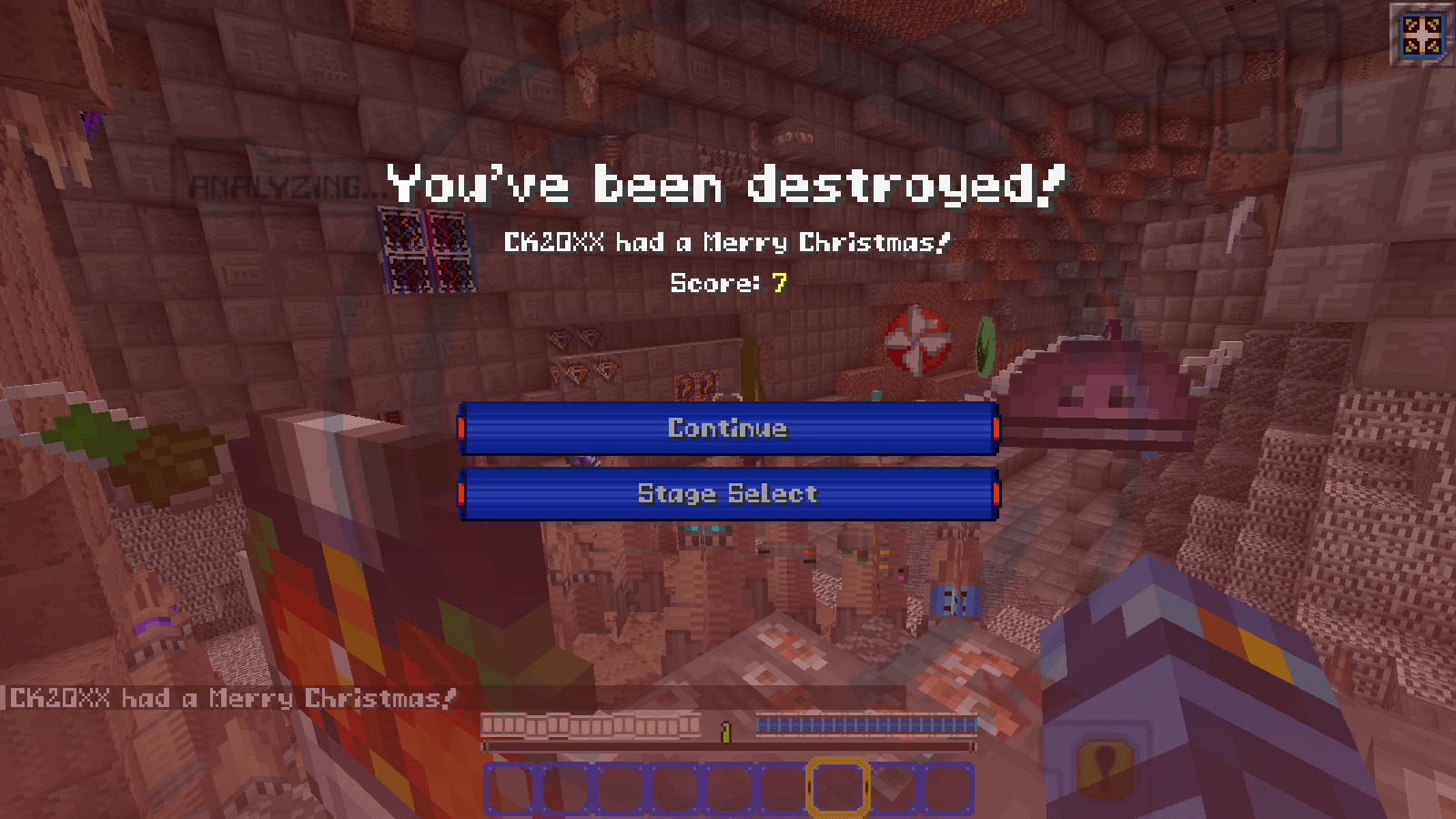
Task: Click the death message below the title
Action: (x=727, y=242)
